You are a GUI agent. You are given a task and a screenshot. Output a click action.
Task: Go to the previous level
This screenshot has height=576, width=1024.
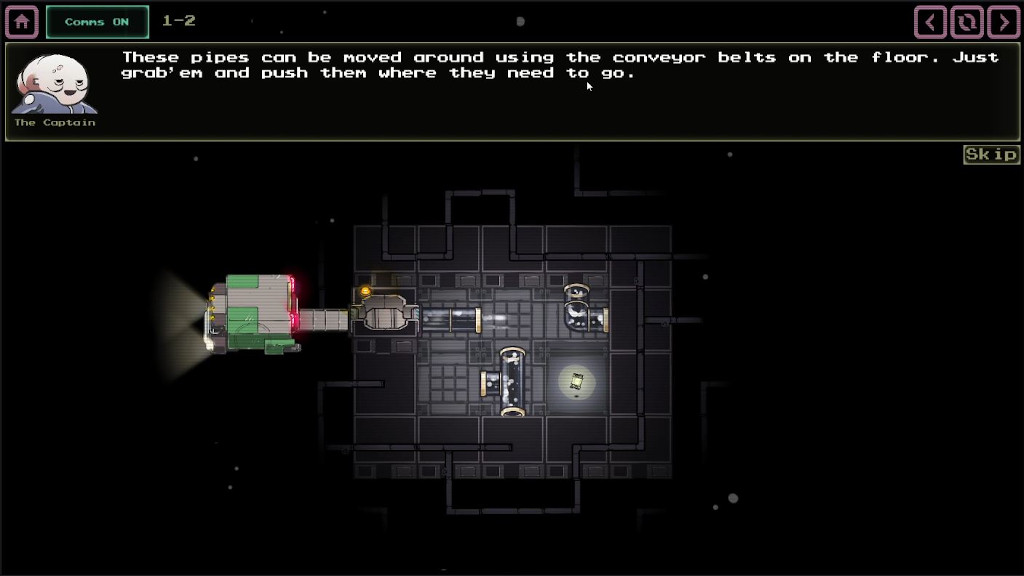point(931,21)
